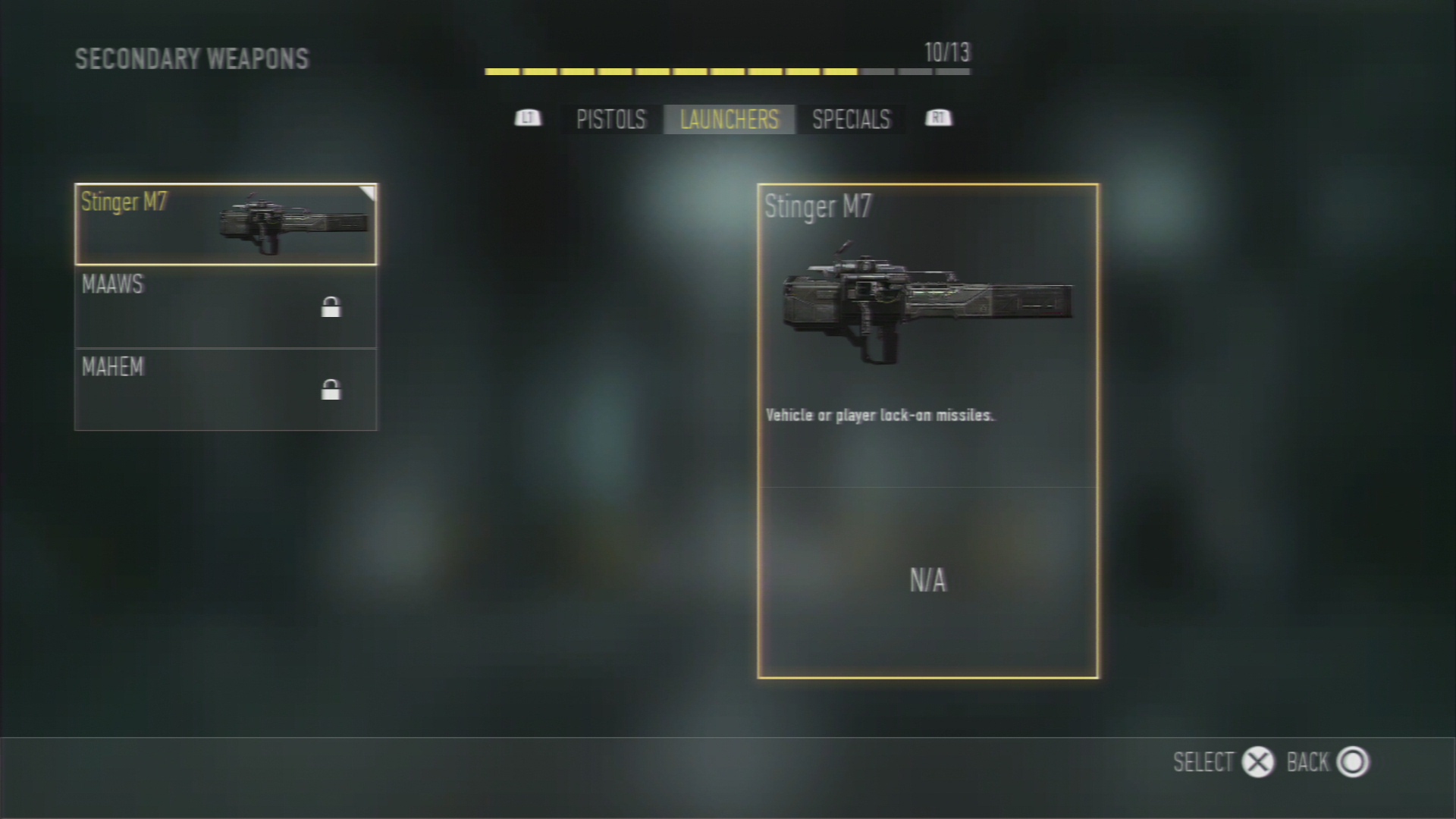Select the locked MAAWS launcher
1456x819 pixels.
(x=225, y=307)
